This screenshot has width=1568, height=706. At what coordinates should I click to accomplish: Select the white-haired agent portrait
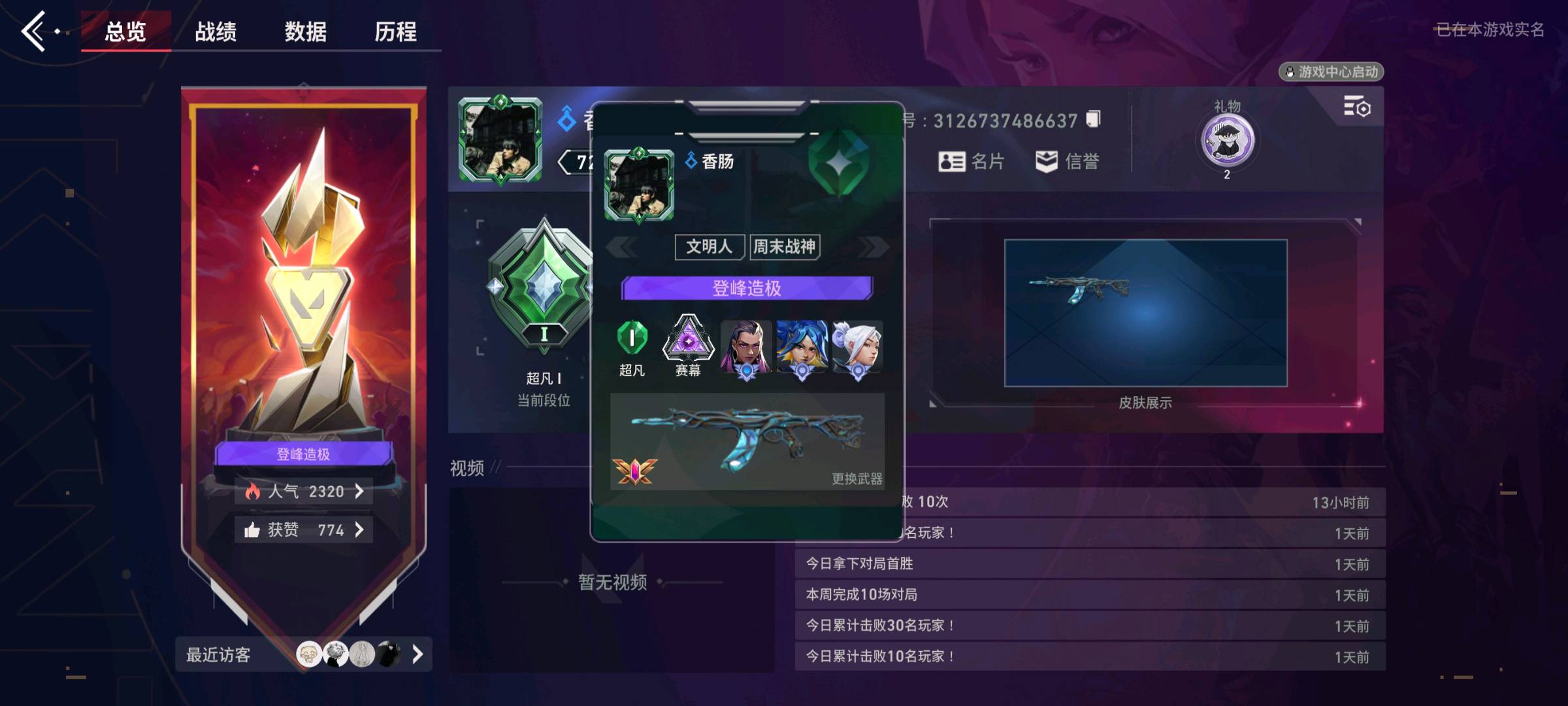[x=858, y=347]
